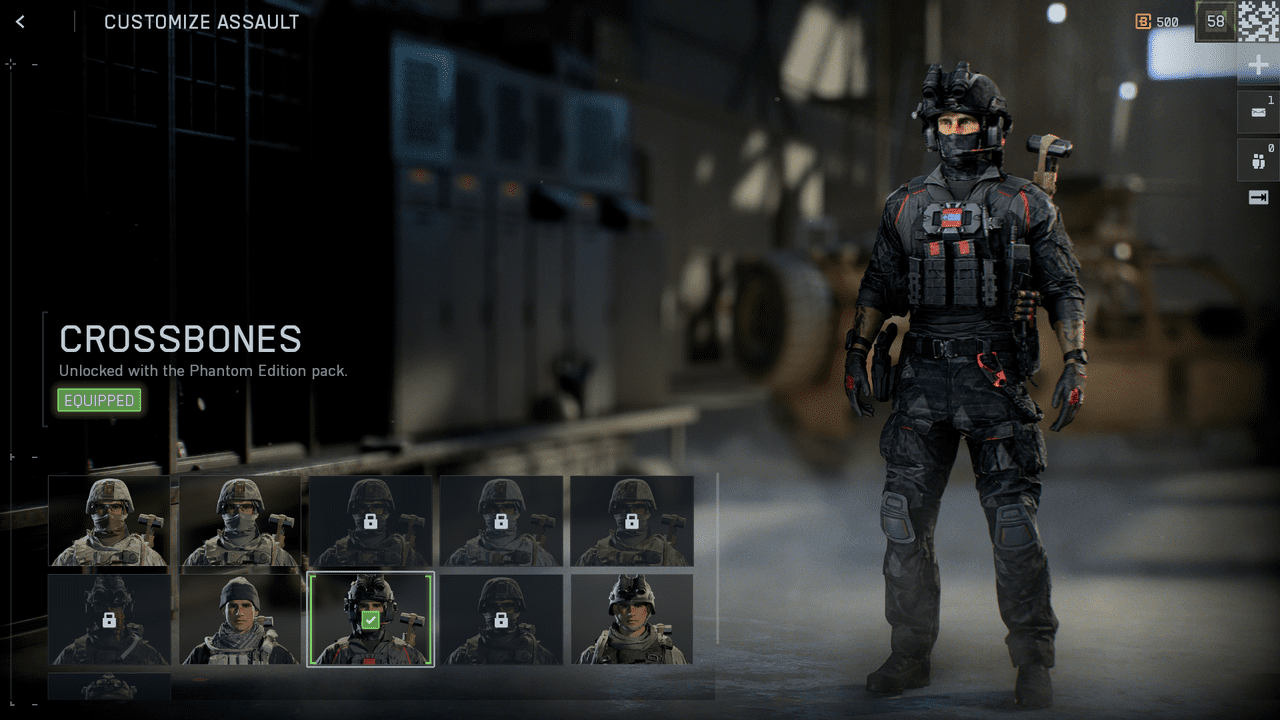
Task: Open the player profile avatar tile
Action: [x=1259, y=21]
